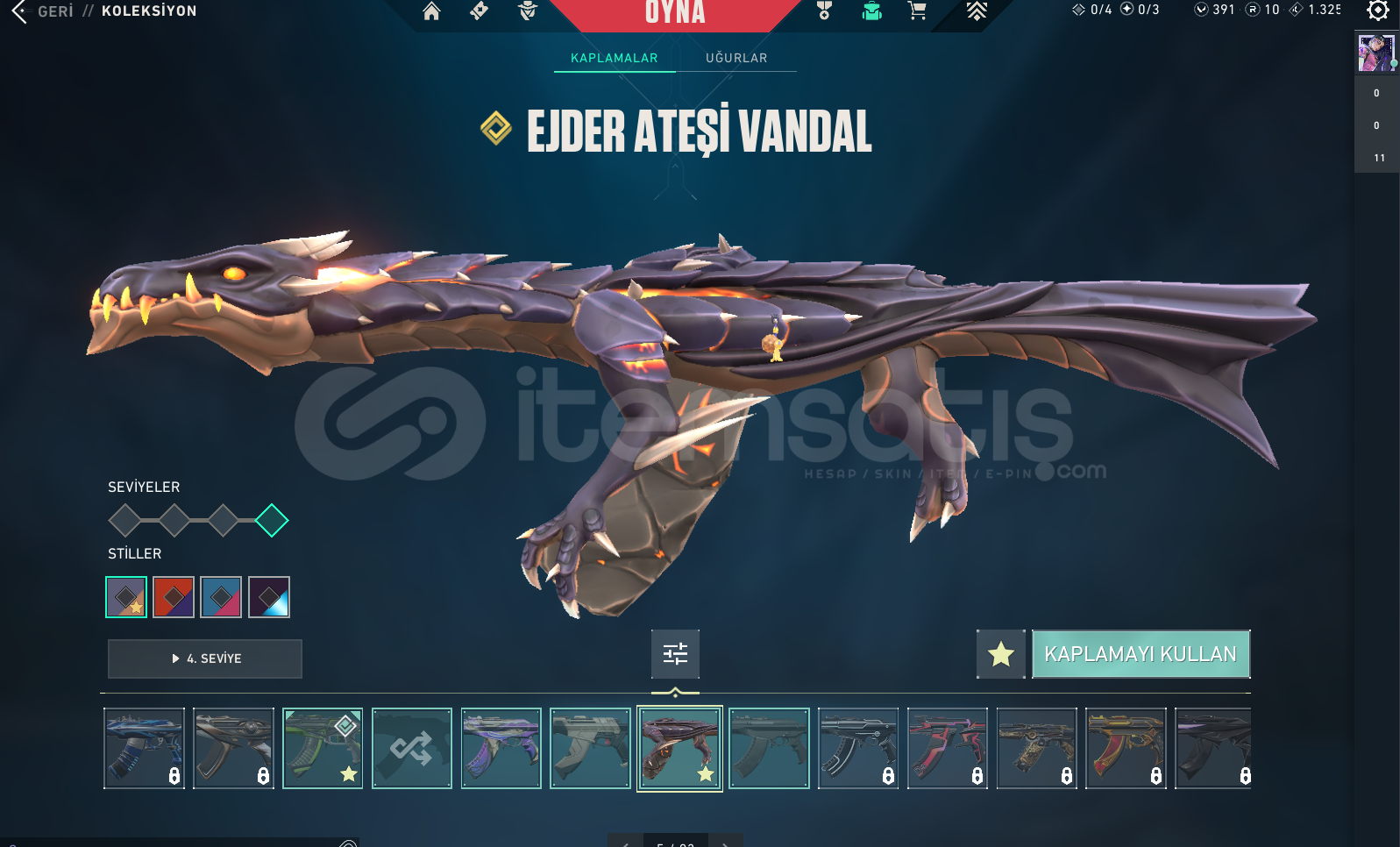Select the red style variant swatch
This screenshot has height=847, width=1400.
(x=174, y=597)
